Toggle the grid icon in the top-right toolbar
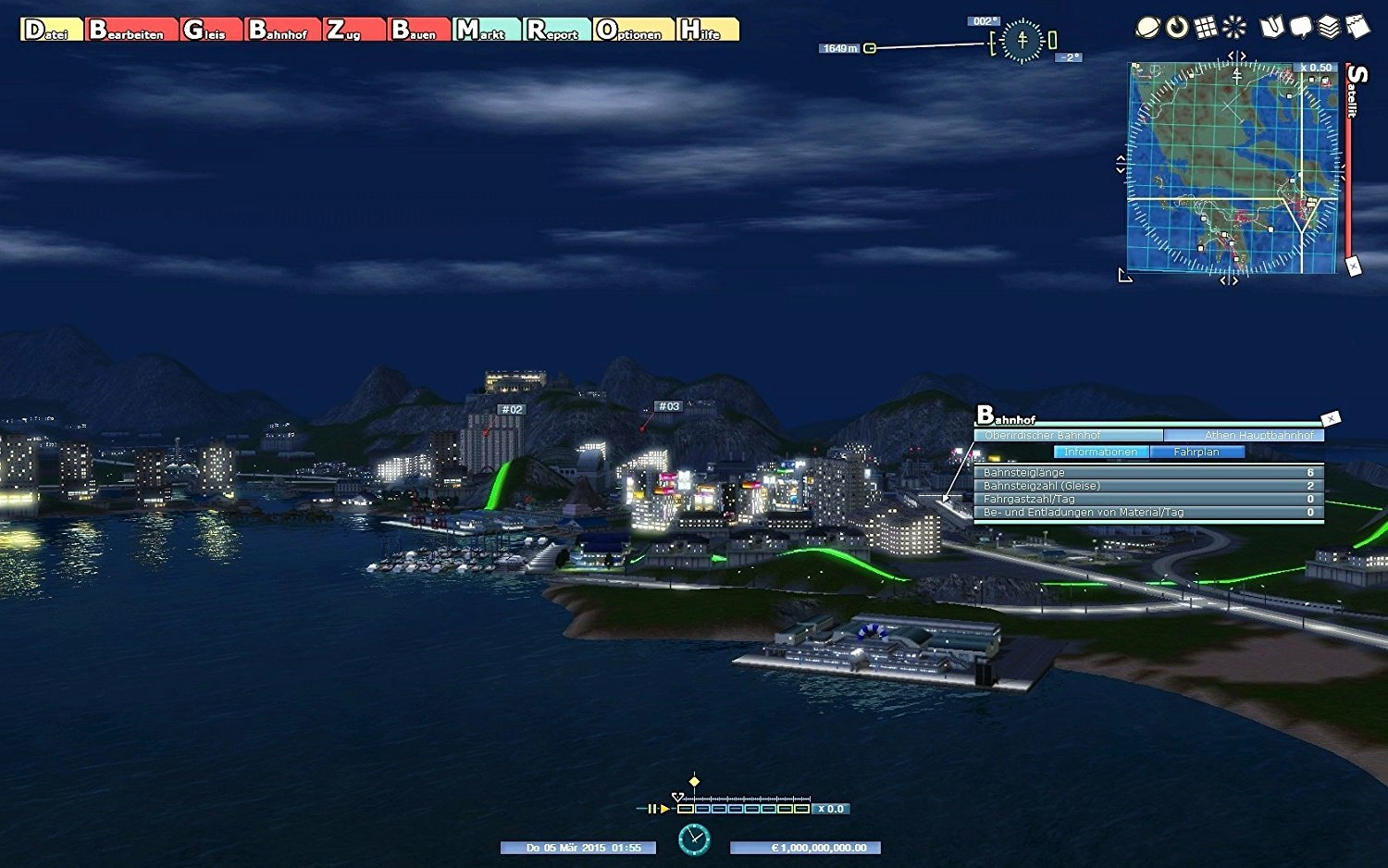This screenshot has width=1388, height=868. (x=1206, y=28)
